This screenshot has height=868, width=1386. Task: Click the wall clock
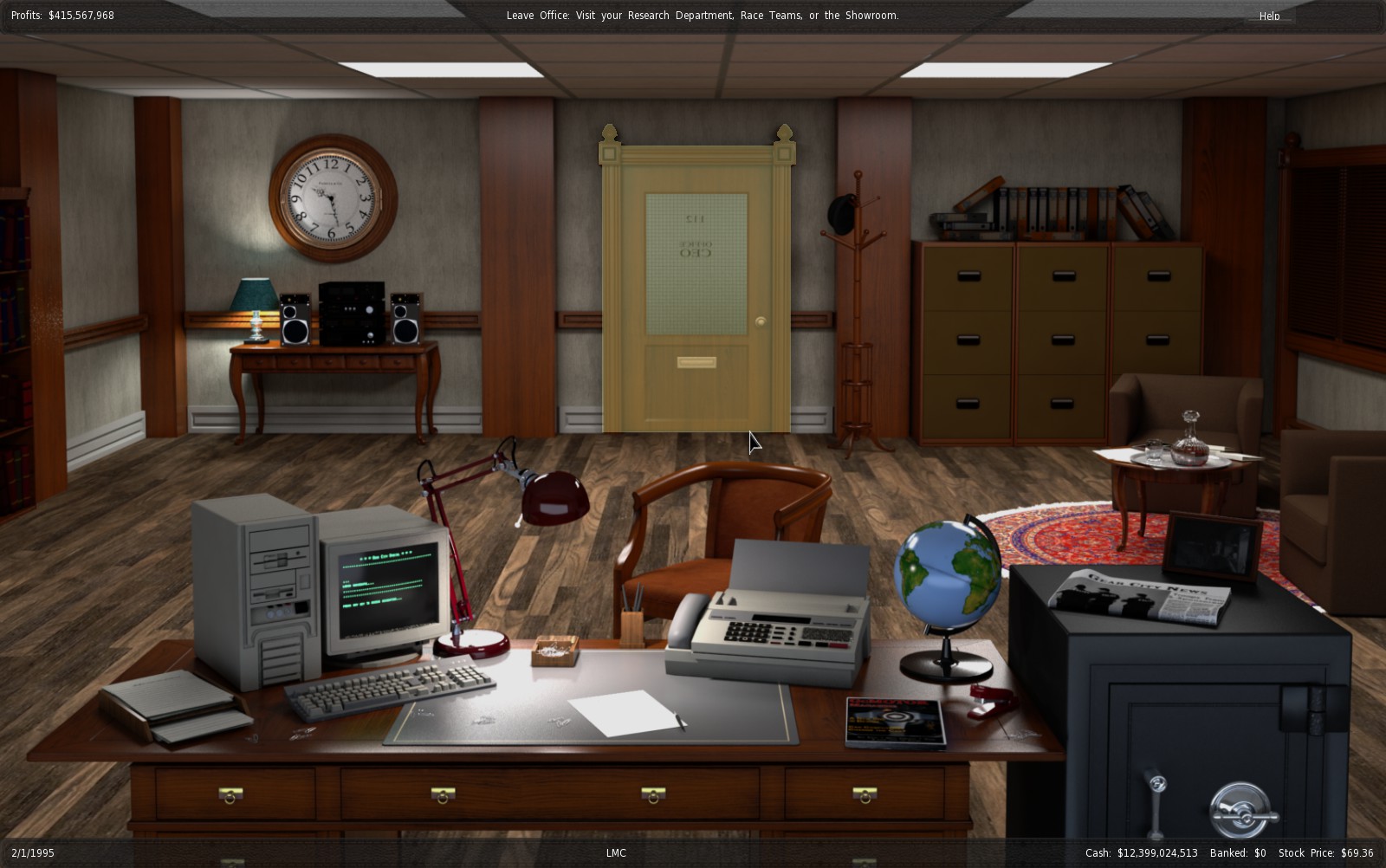(333, 198)
